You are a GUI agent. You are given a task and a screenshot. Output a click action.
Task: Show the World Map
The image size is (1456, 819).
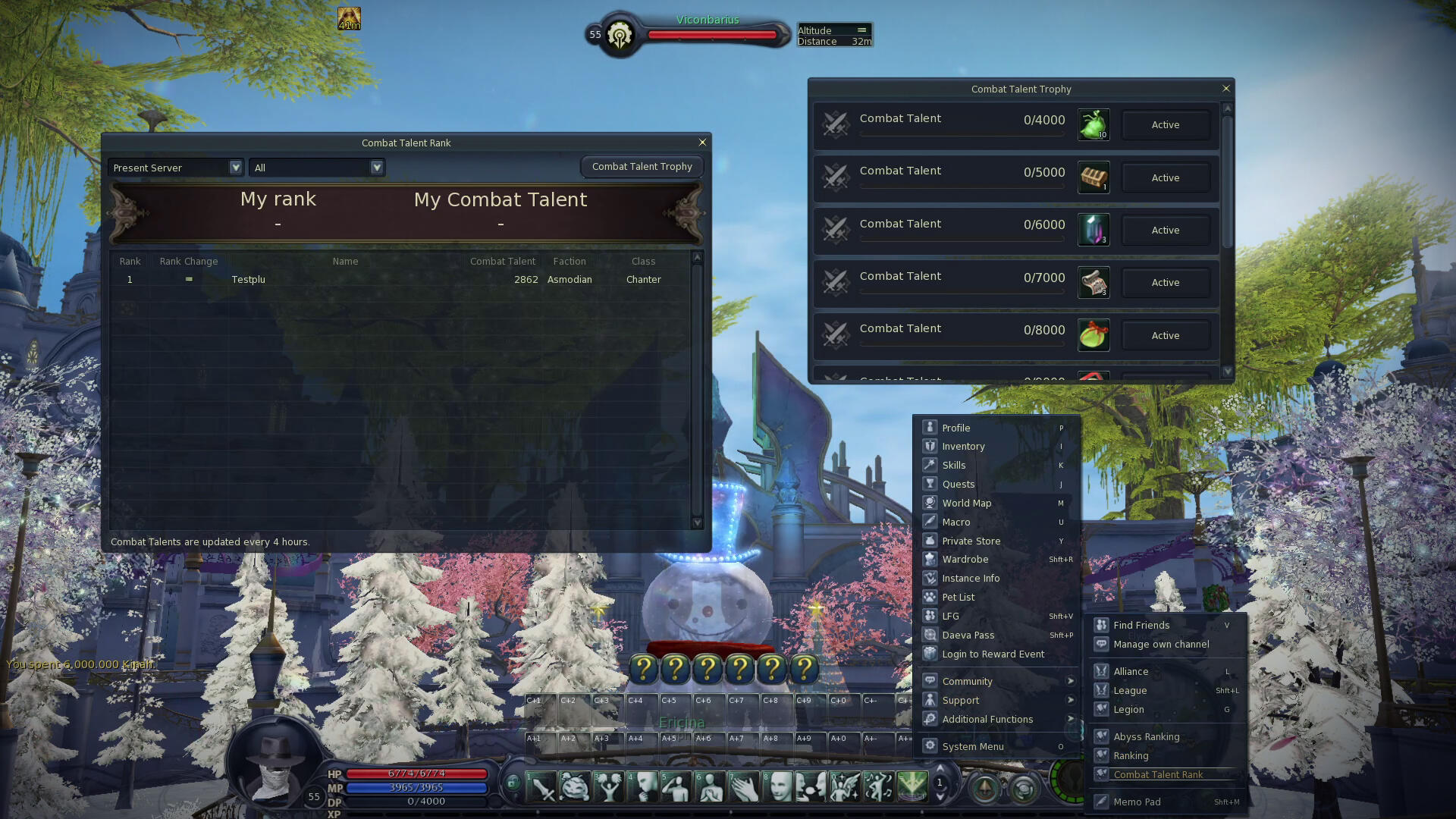click(x=966, y=504)
